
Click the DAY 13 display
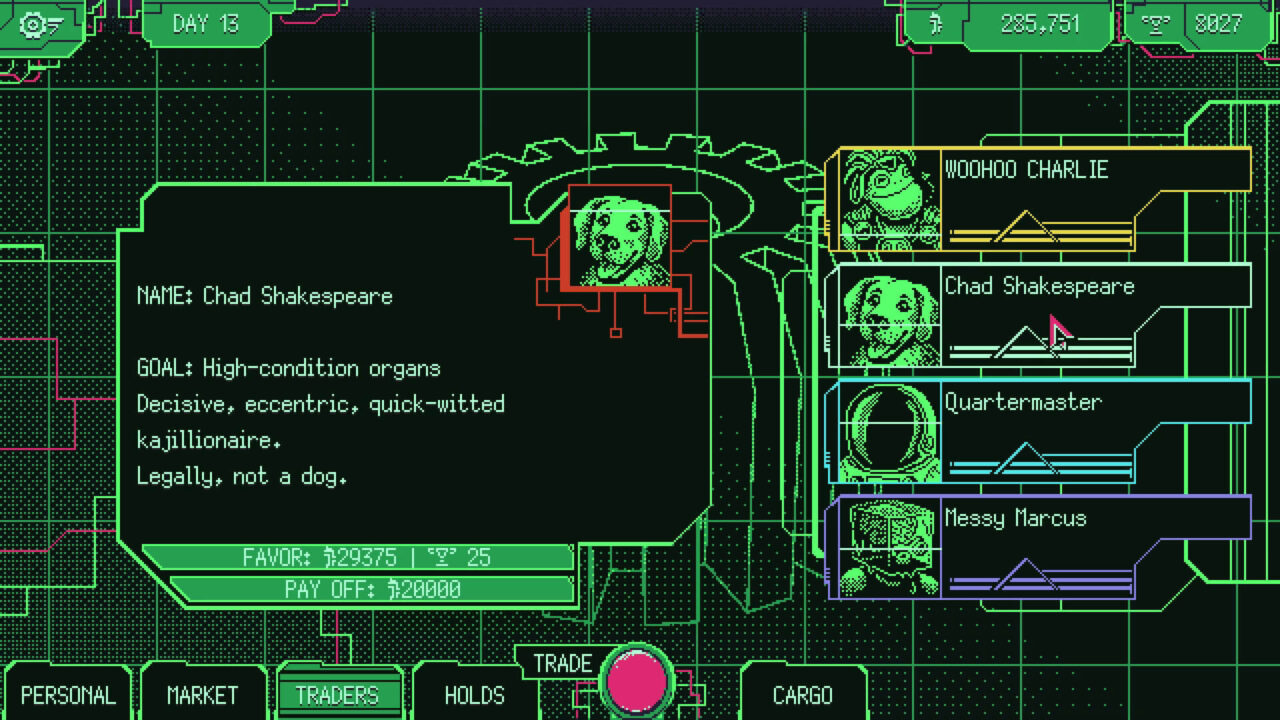coord(204,24)
